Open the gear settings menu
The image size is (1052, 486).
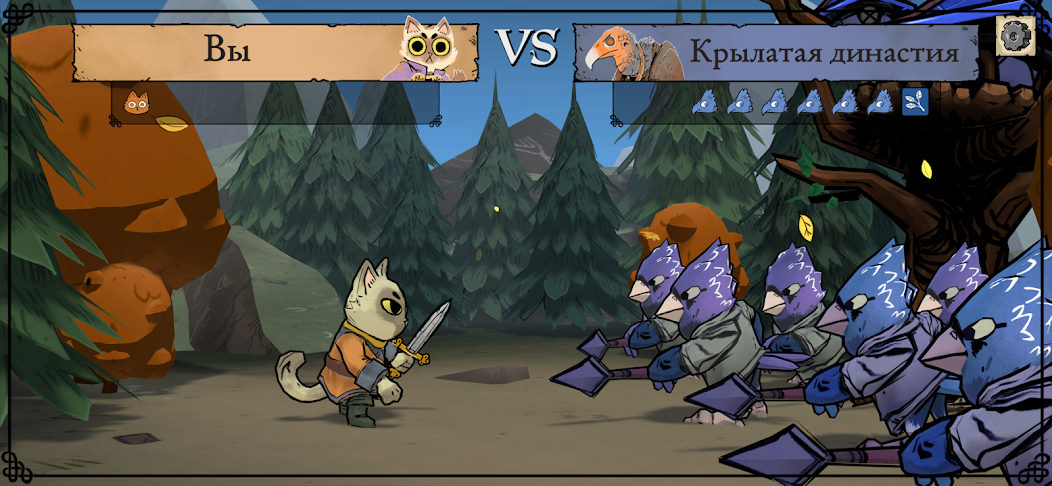[1015, 36]
